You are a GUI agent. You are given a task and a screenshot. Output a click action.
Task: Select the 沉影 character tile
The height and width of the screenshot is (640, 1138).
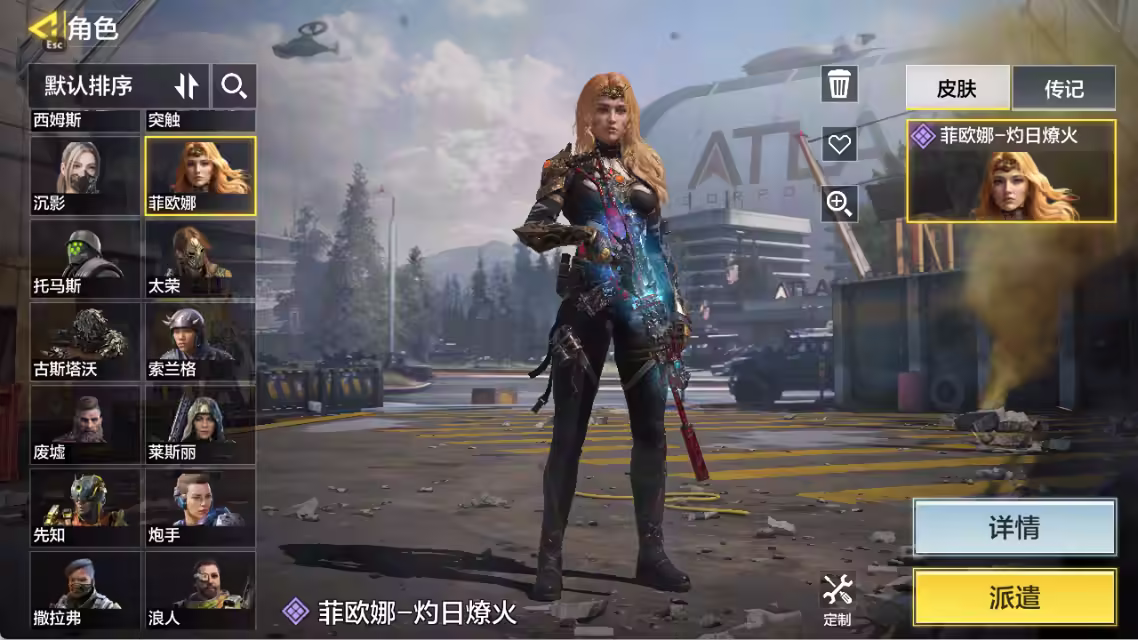(x=85, y=175)
